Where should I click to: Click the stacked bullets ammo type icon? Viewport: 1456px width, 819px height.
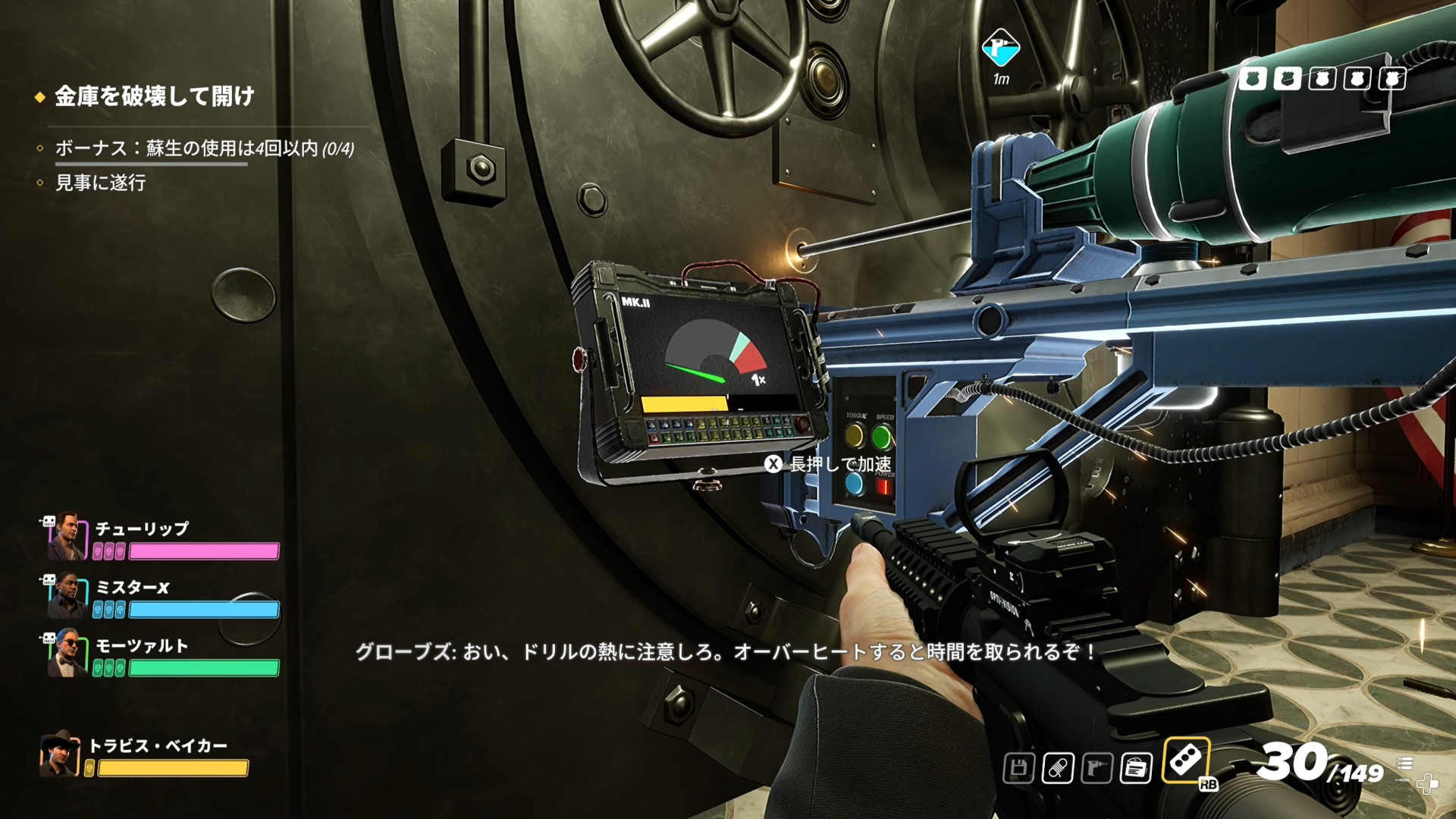(1404, 763)
